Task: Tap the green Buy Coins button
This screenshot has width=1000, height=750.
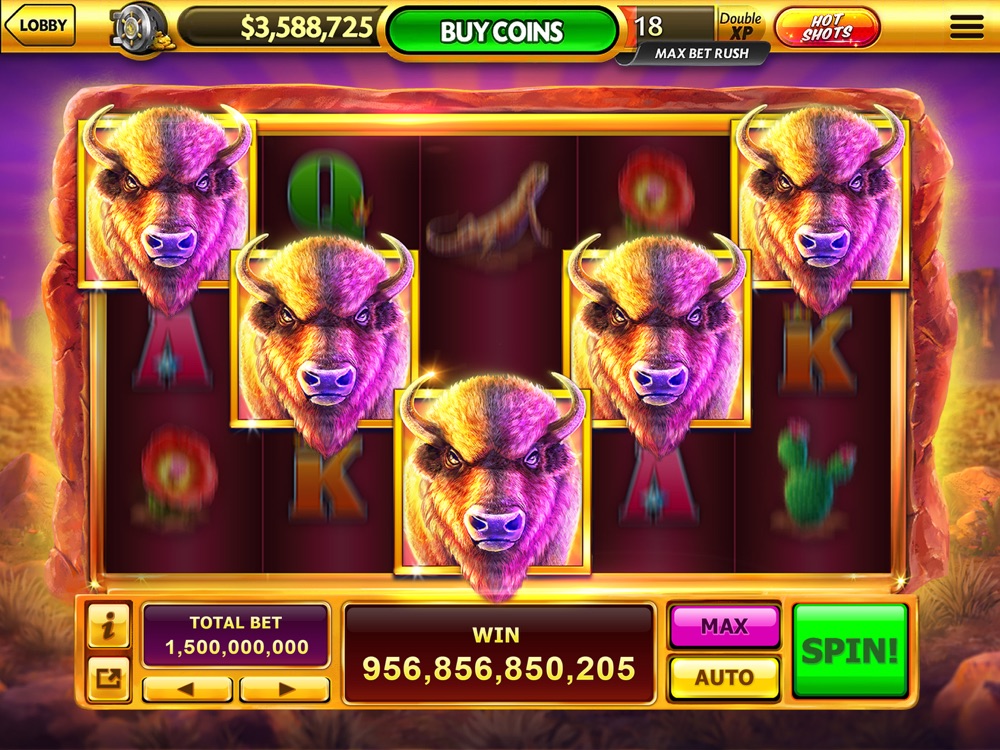Action: point(502,31)
